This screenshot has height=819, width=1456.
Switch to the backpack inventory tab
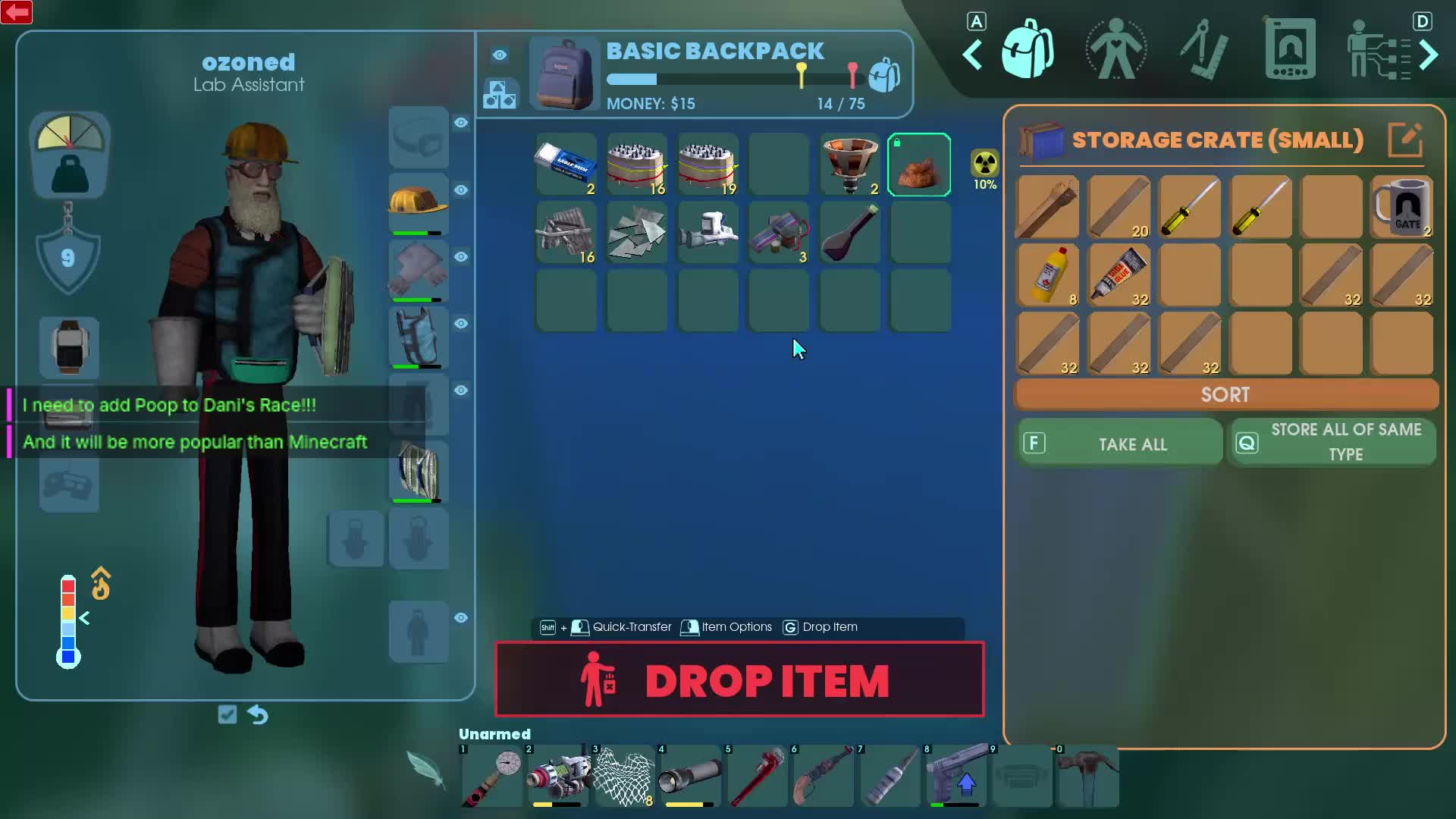1027,50
